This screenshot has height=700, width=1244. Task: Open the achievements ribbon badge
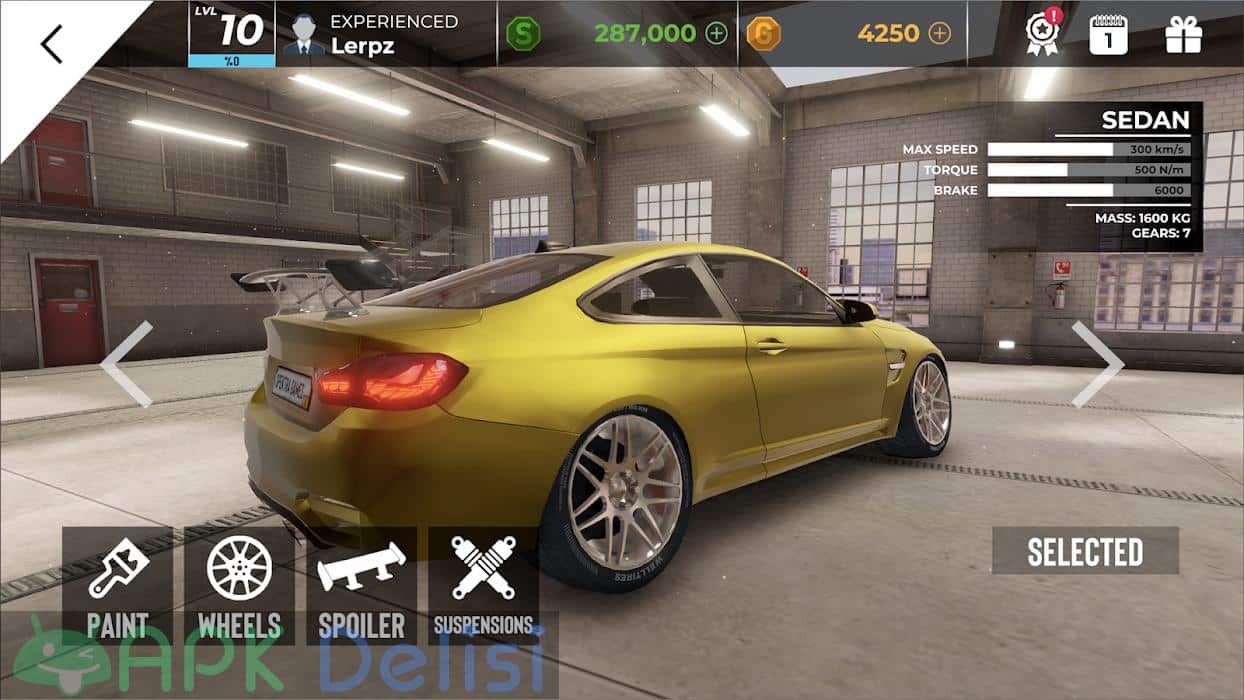[1043, 34]
